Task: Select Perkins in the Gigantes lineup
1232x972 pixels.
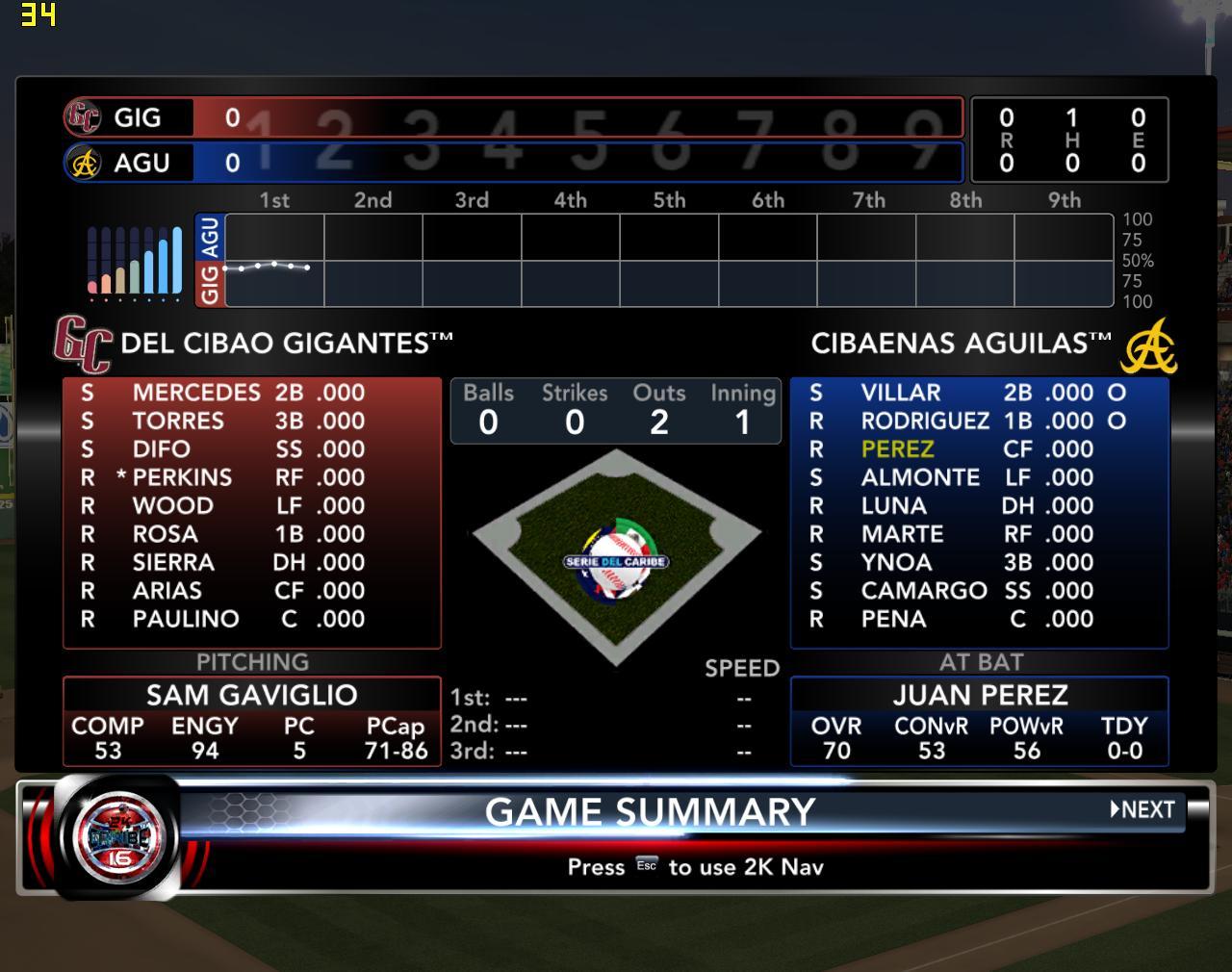Action: pos(182,477)
